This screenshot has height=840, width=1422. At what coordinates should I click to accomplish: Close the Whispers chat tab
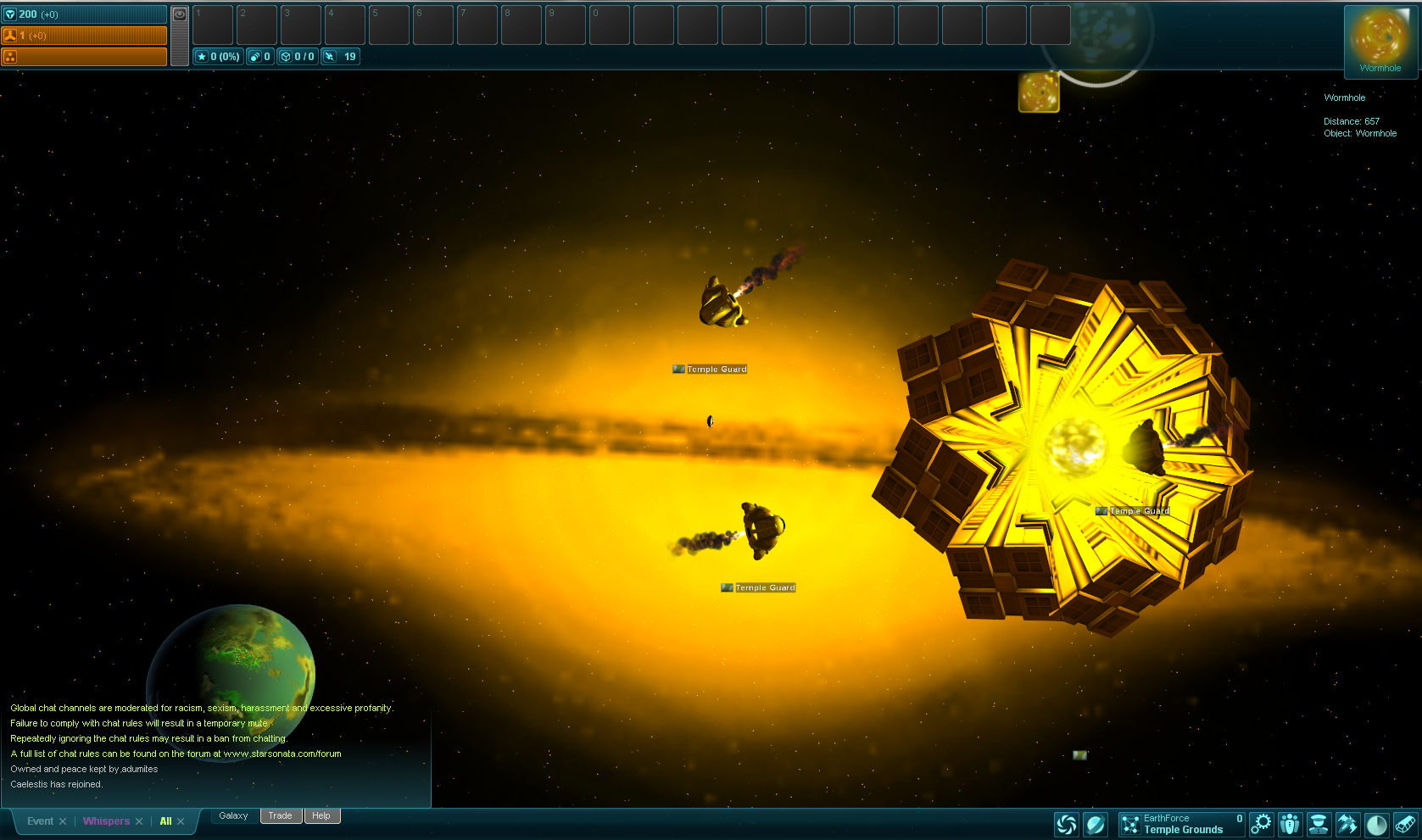click(x=139, y=821)
